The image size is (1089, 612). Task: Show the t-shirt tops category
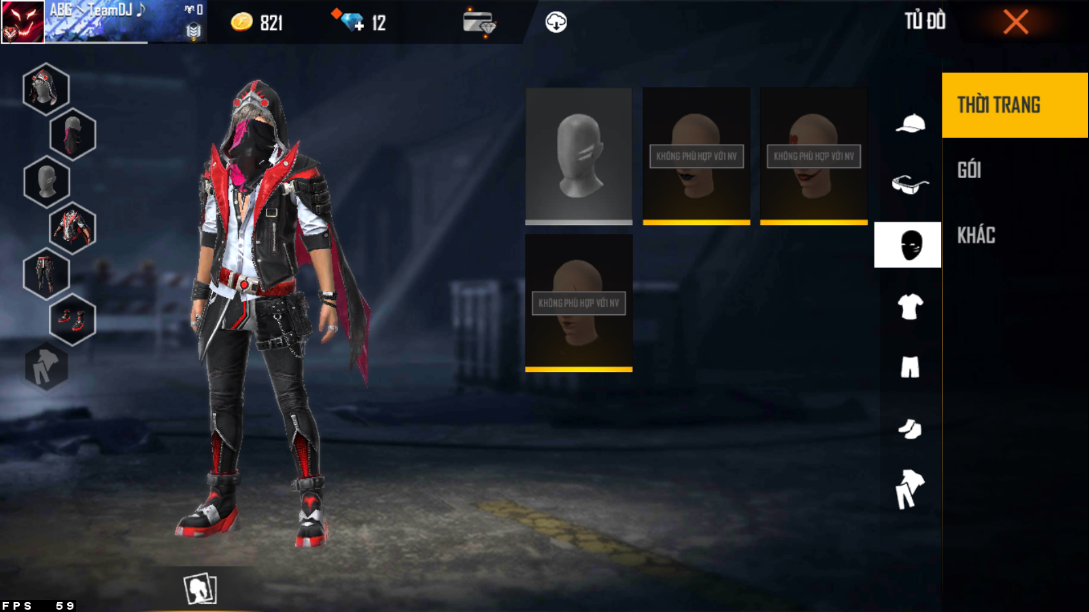(x=909, y=307)
